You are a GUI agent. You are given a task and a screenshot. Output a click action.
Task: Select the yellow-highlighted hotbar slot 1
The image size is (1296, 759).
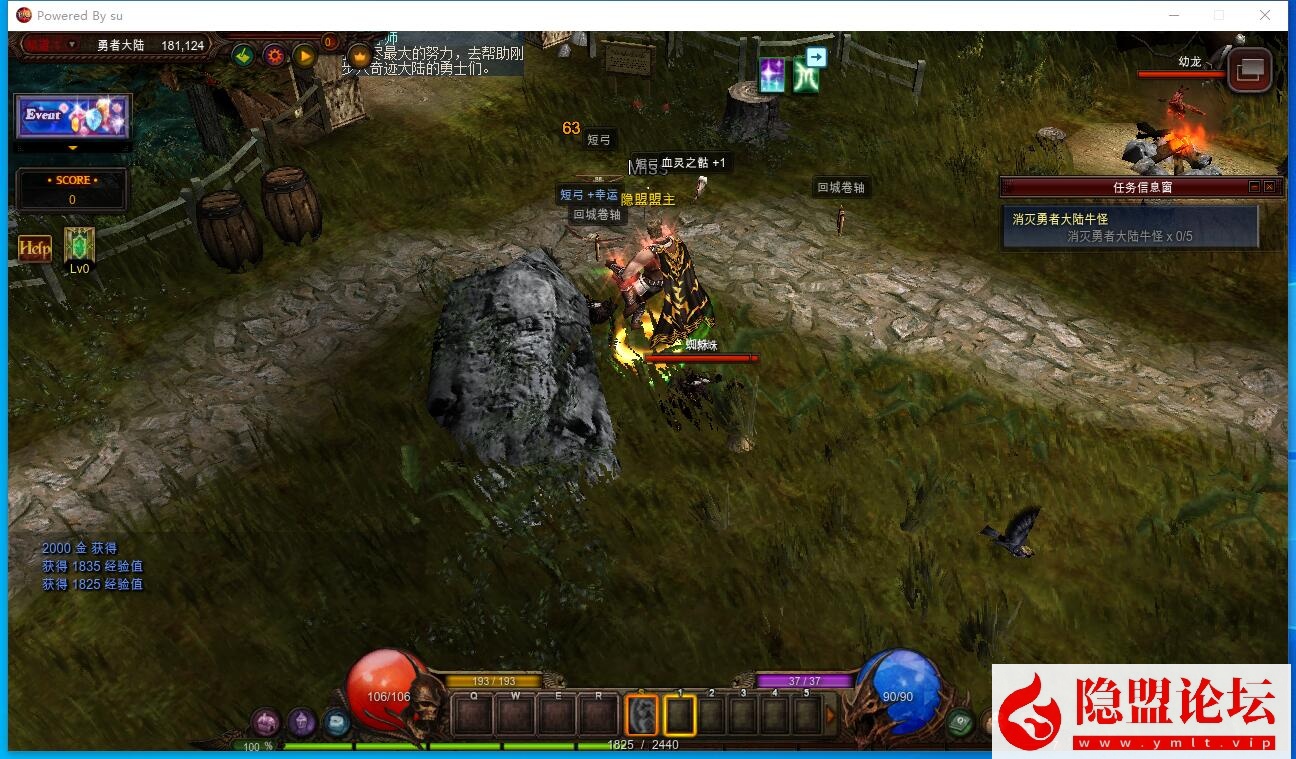click(x=680, y=716)
